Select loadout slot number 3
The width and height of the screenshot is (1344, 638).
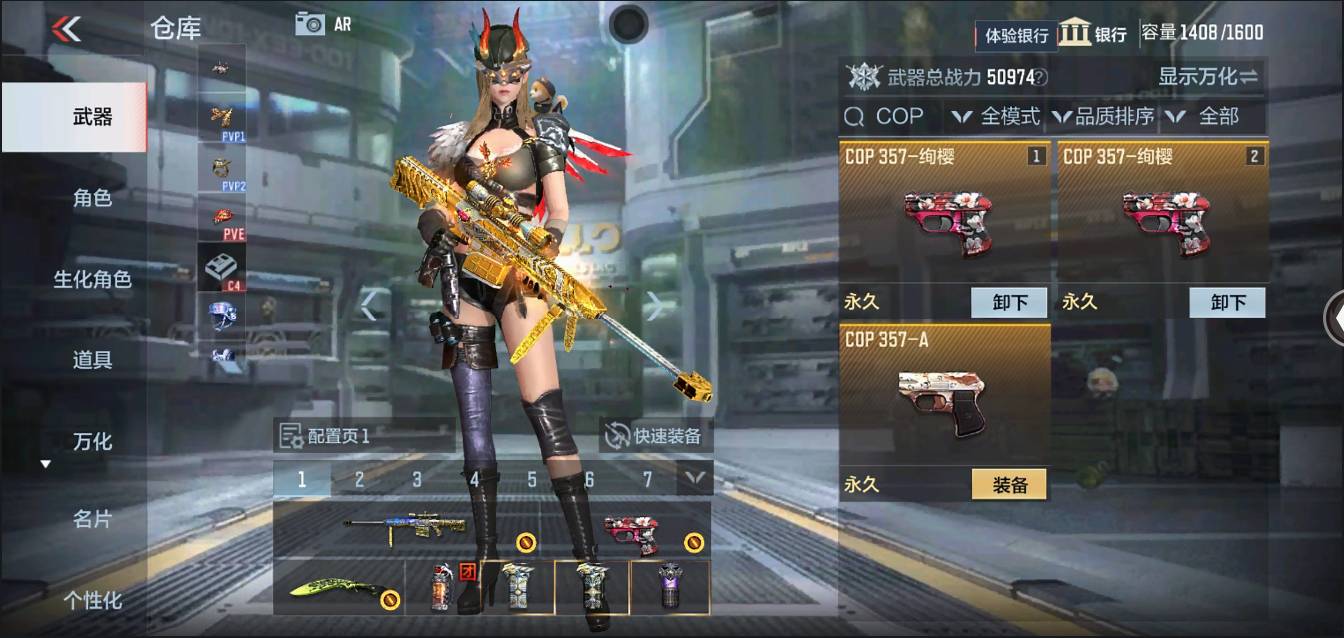coord(417,480)
